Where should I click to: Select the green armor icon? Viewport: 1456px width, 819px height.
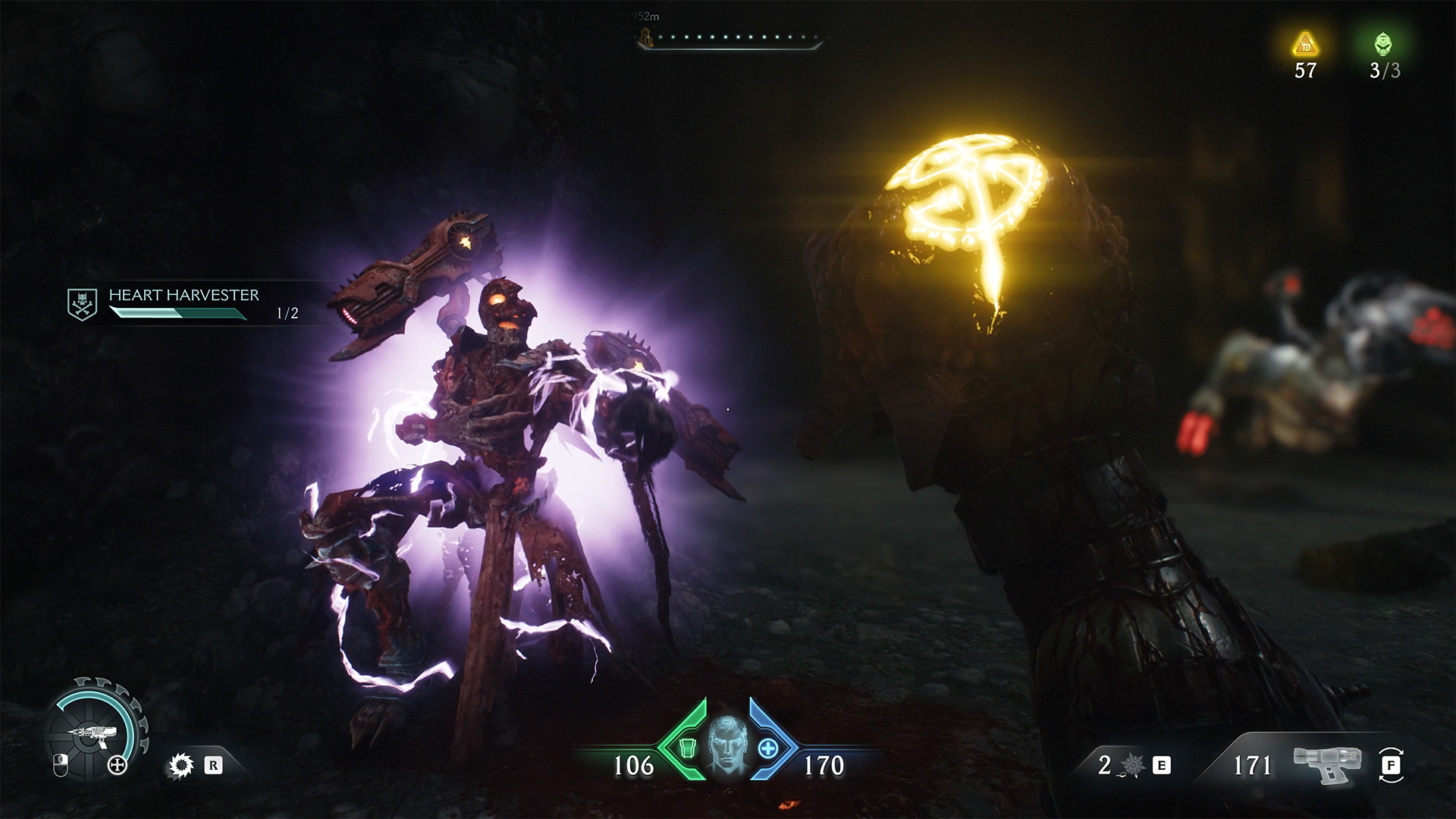[x=688, y=748]
